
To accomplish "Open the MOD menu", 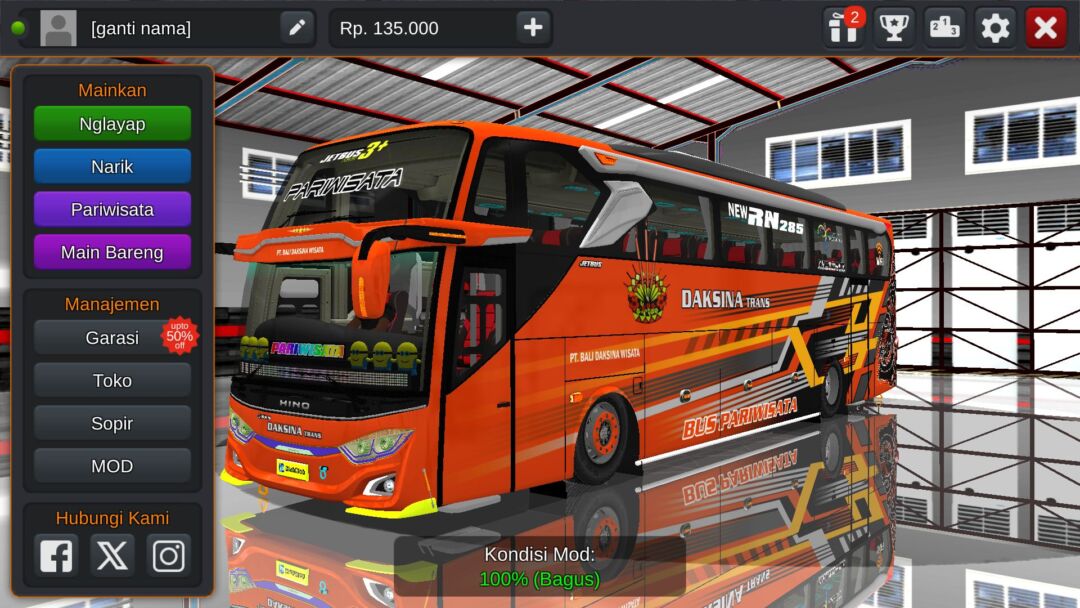I will (112, 467).
